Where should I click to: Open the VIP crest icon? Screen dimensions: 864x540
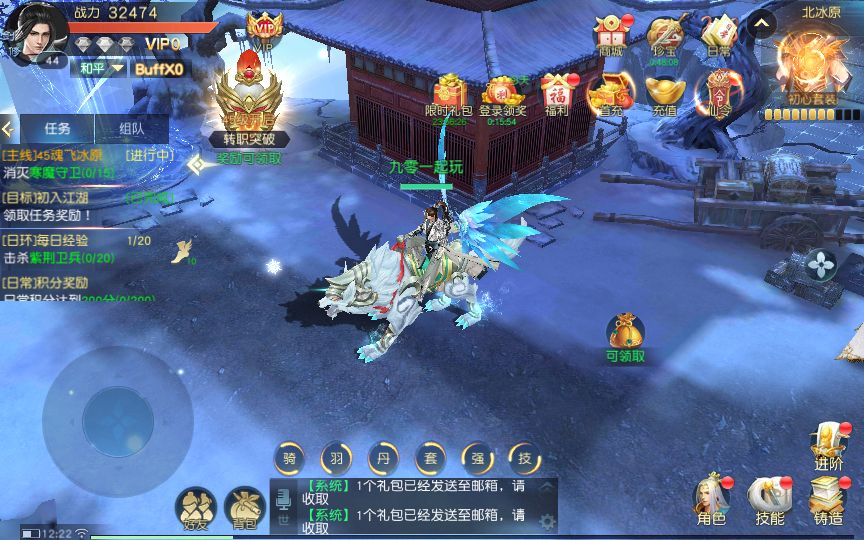click(264, 28)
